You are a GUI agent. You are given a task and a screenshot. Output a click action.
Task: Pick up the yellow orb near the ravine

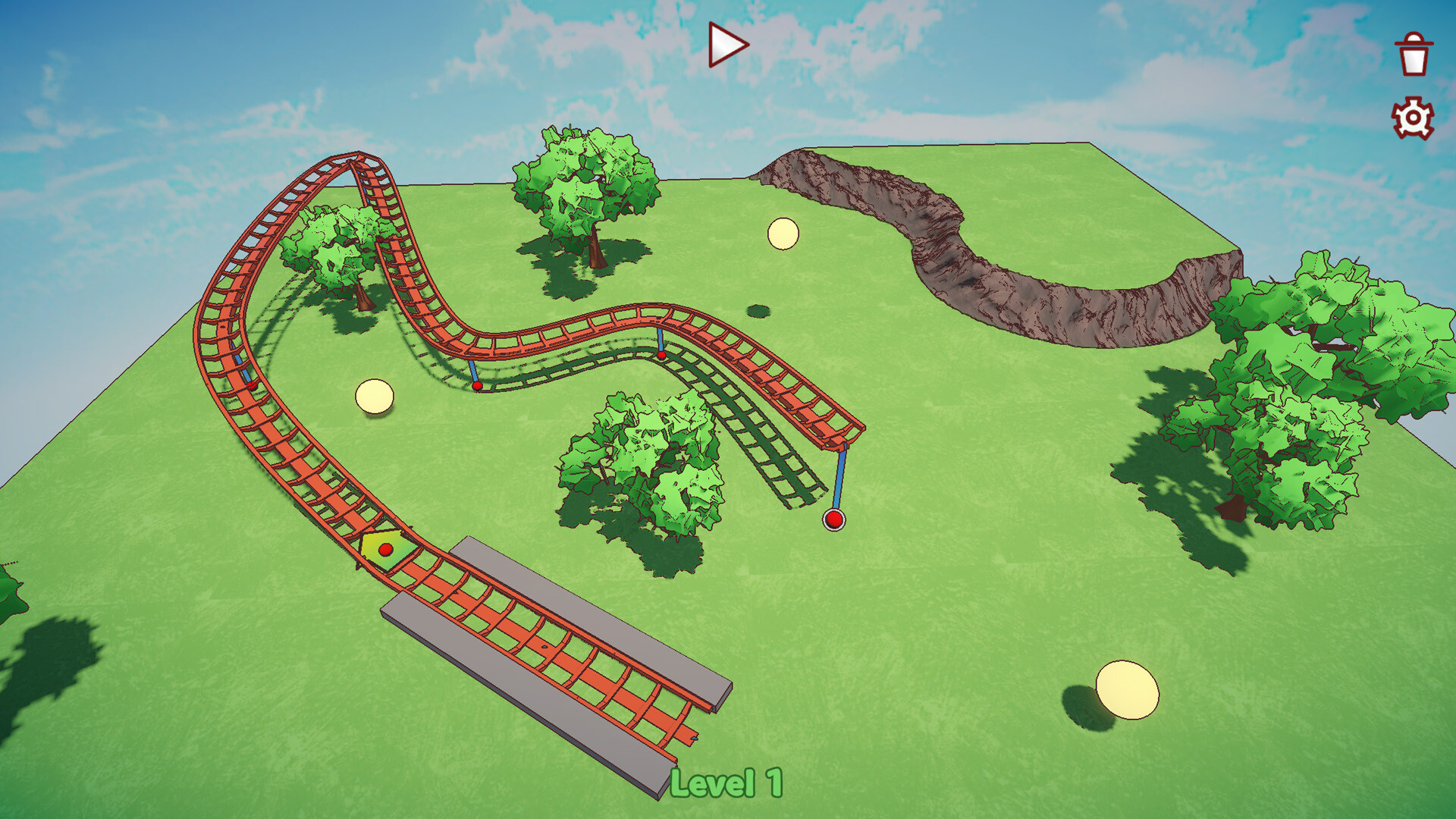[x=783, y=235]
